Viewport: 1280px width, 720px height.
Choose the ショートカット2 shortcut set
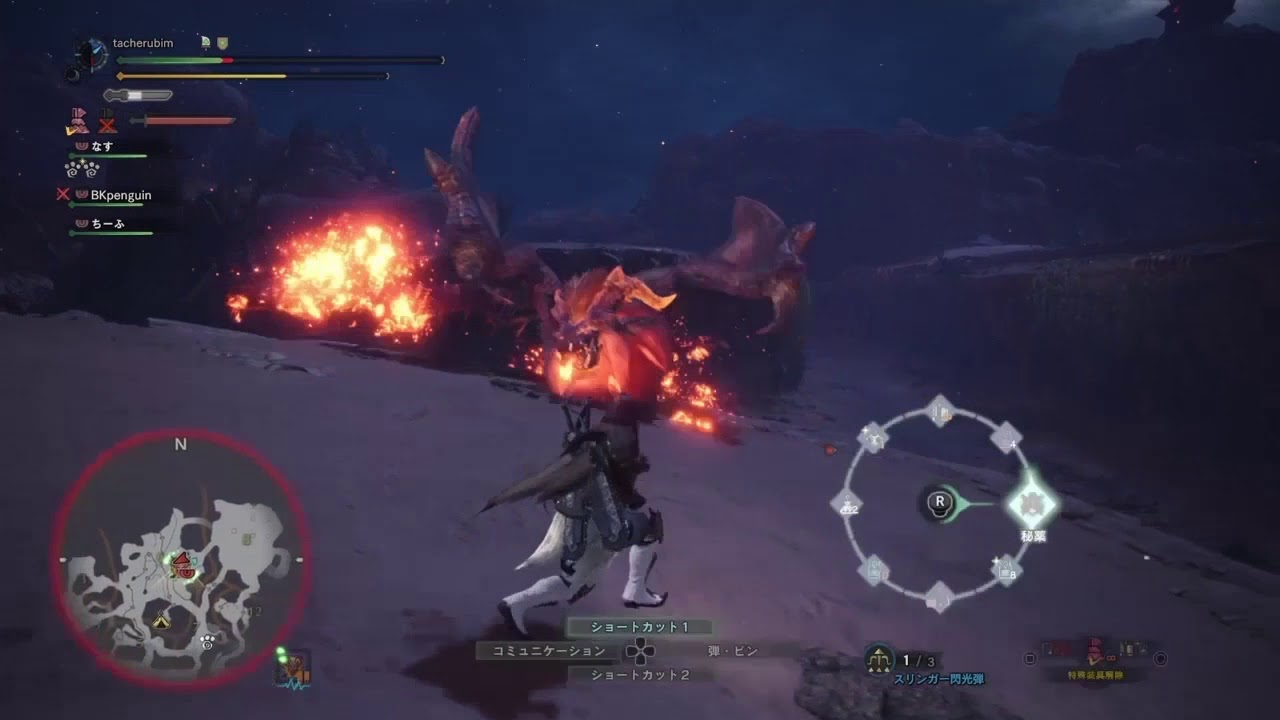tap(640, 675)
